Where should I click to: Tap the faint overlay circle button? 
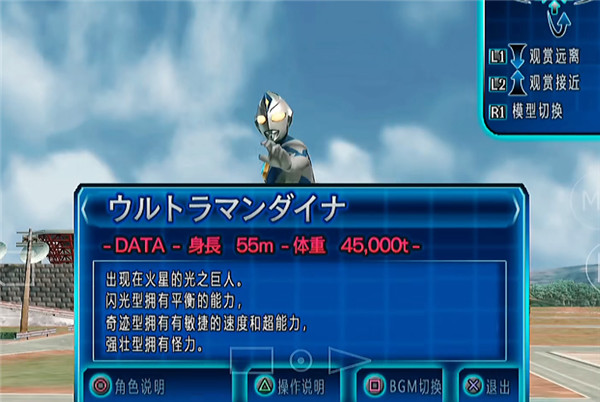[x=300, y=360]
